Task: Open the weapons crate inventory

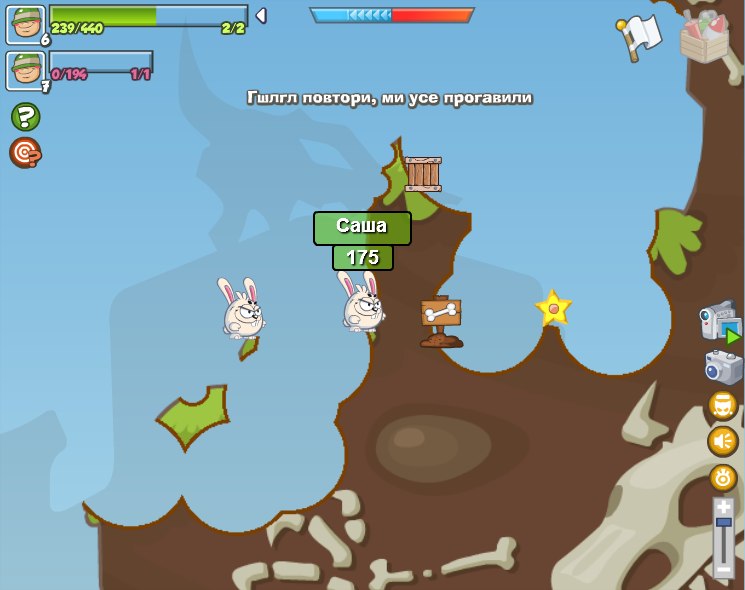Action: point(704,37)
